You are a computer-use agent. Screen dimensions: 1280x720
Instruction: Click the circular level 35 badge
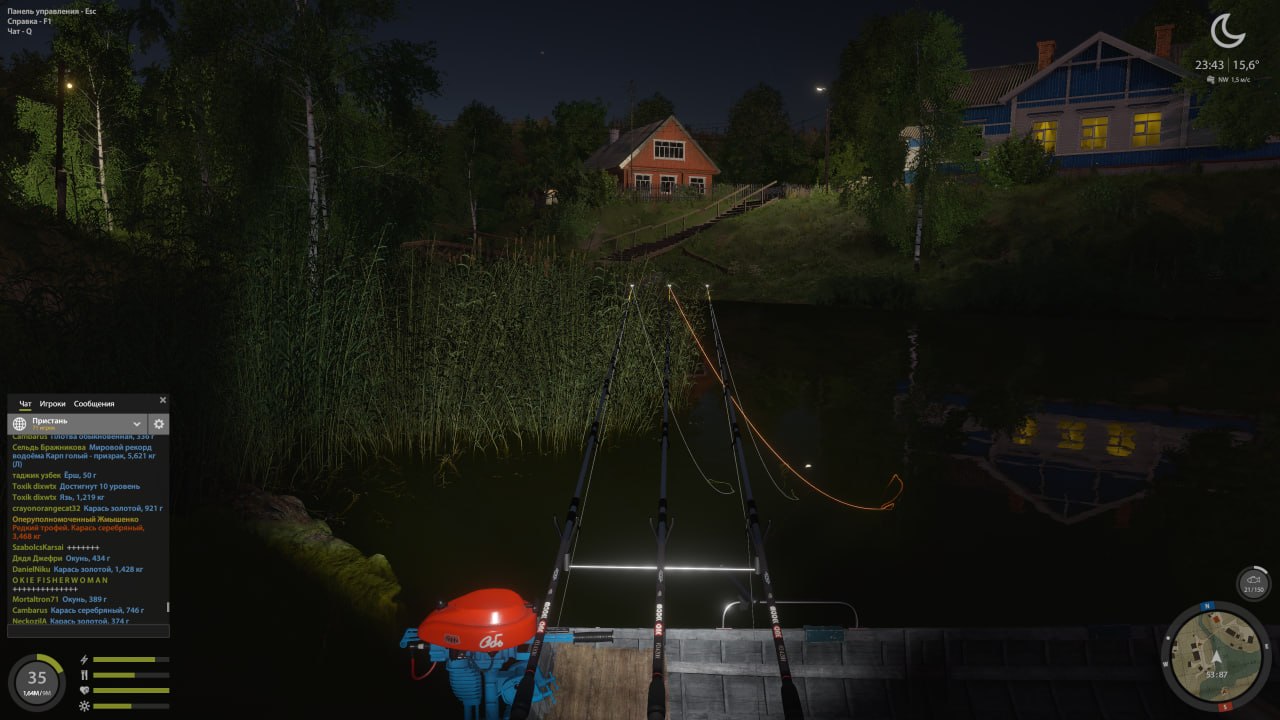point(35,680)
